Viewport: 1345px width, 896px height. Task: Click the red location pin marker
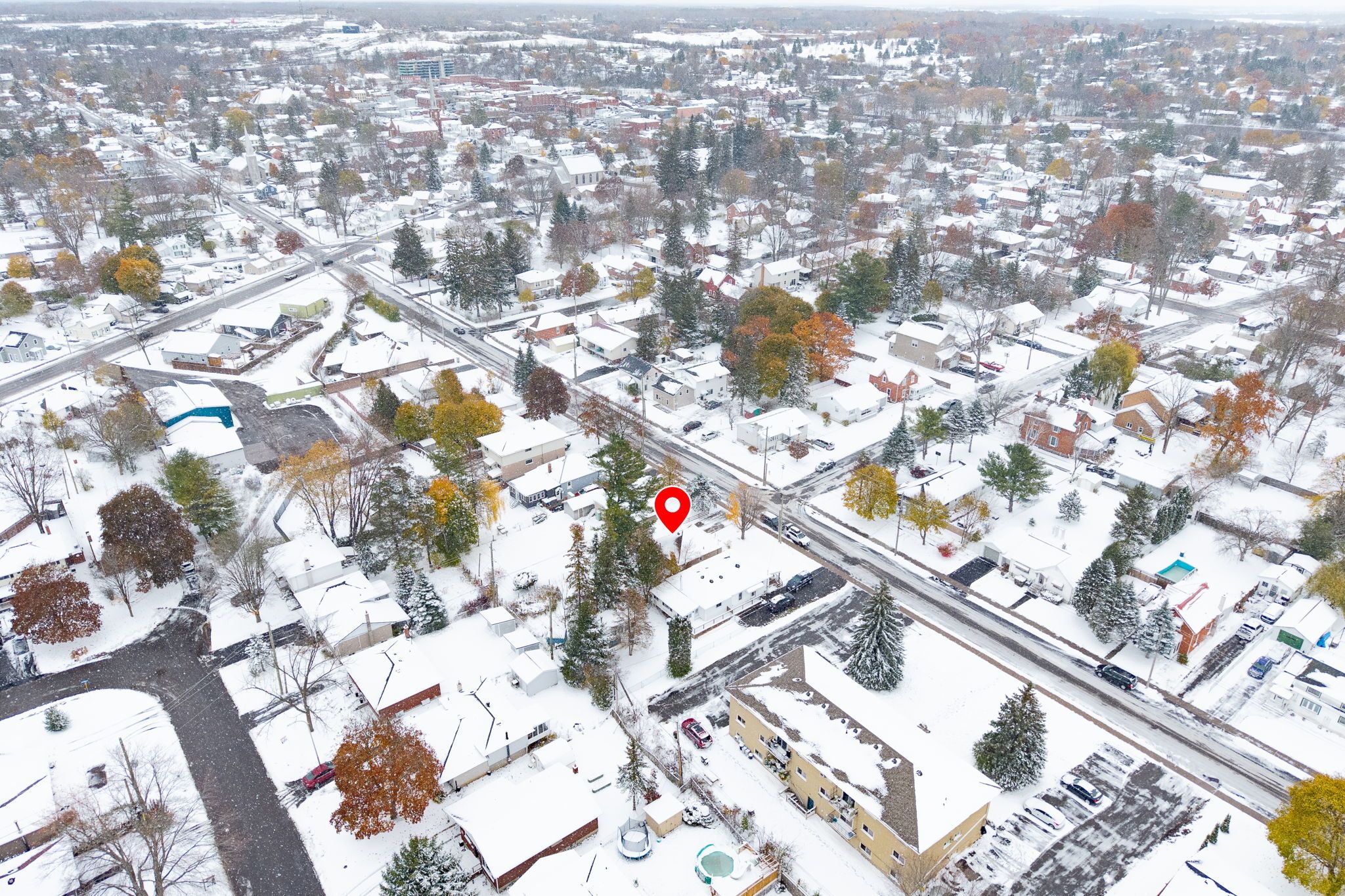coord(672,507)
